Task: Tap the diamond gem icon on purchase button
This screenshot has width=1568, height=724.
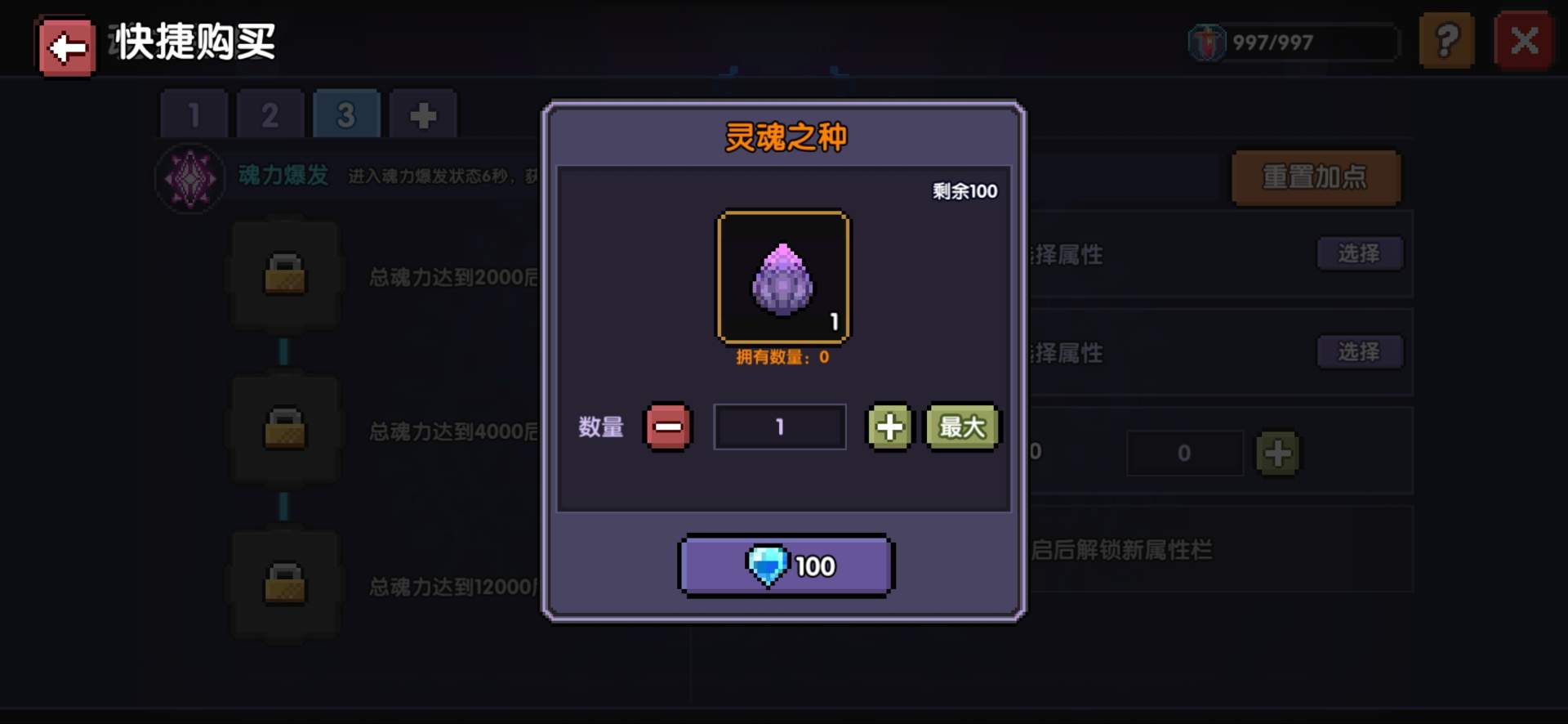Action: pyautogui.click(x=768, y=565)
